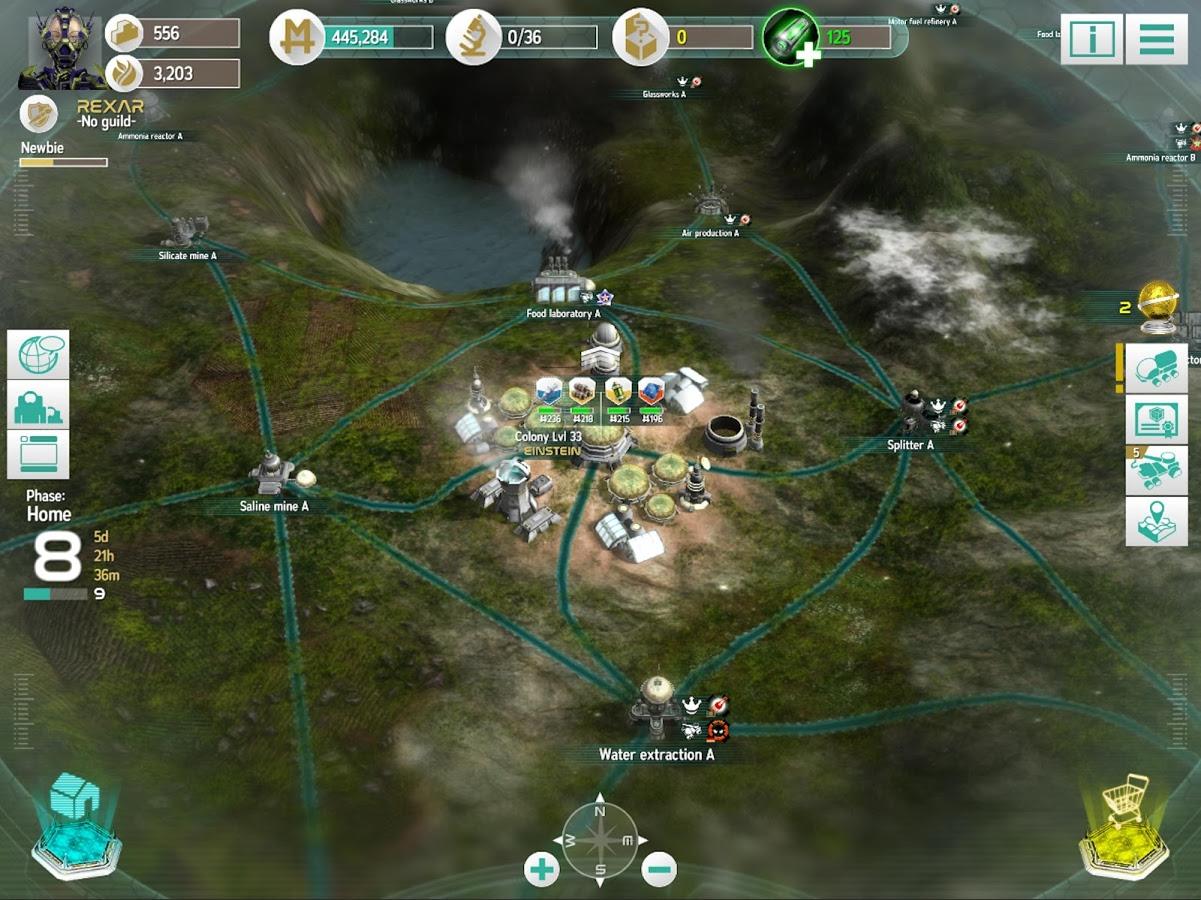
Task: Open the colony buildings overview
Action: [x=38, y=405]
